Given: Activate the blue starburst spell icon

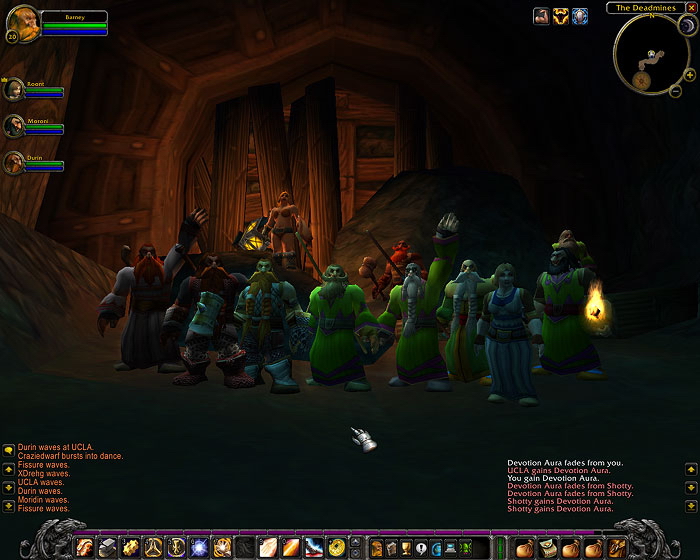Looking at the screenshot, I should point(198,547).
